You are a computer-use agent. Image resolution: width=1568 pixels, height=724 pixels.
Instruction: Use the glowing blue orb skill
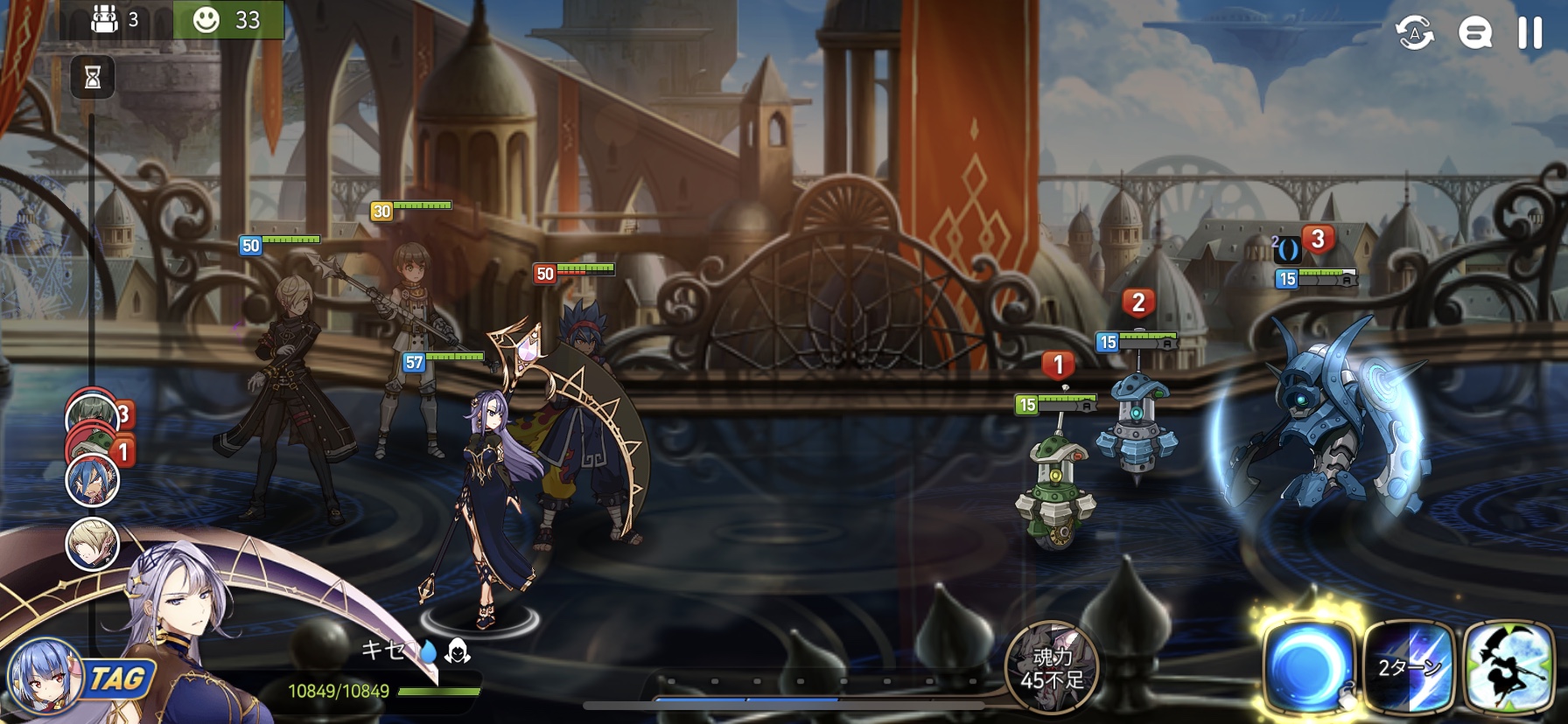point(1308,666)
